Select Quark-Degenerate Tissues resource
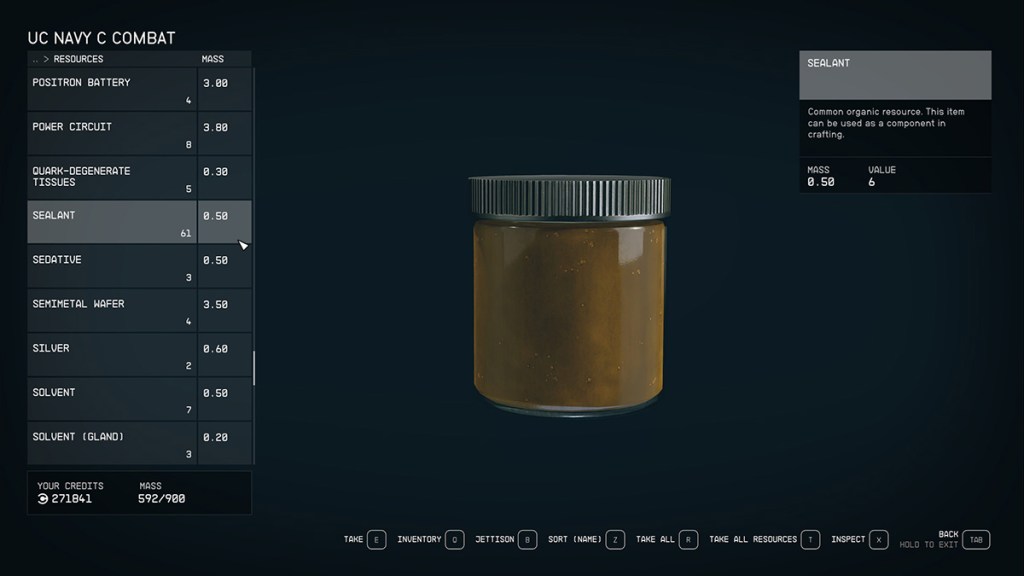This screenshot has height=576, width=1024. [112, 178]
